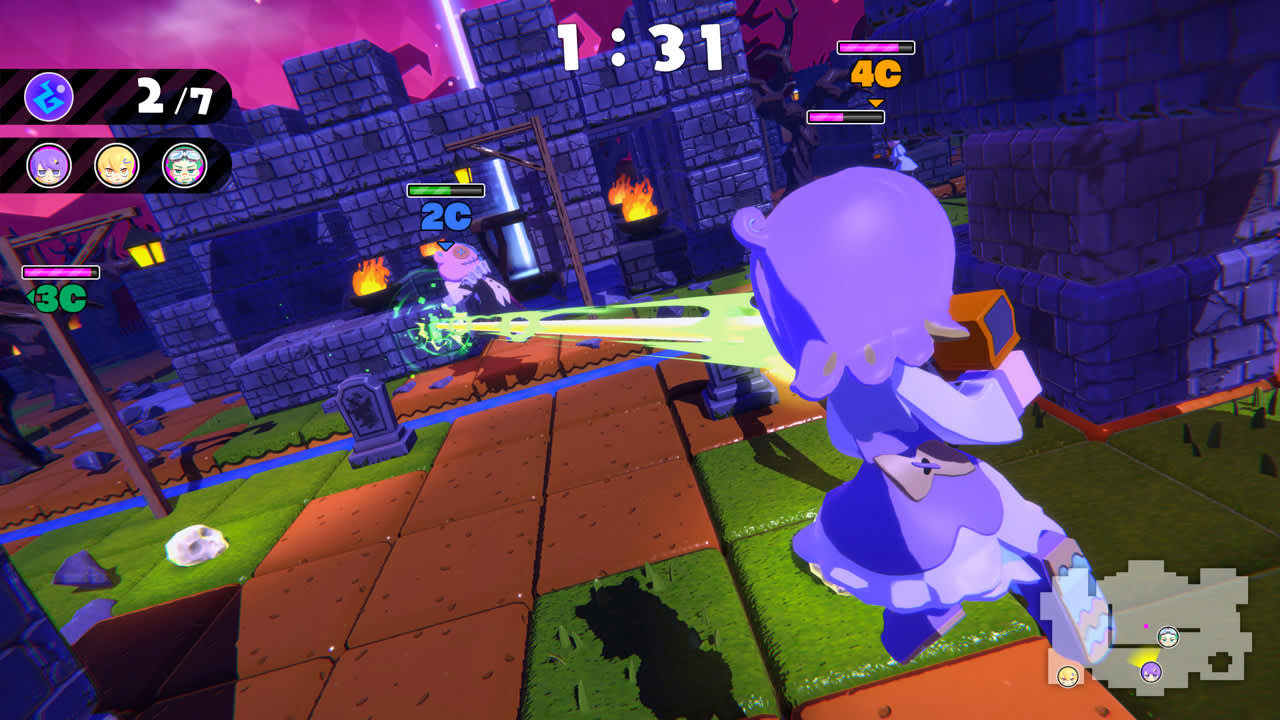Select the green-haired player icon on the minimap
1280x720 pixels.
click(1167, 637)
